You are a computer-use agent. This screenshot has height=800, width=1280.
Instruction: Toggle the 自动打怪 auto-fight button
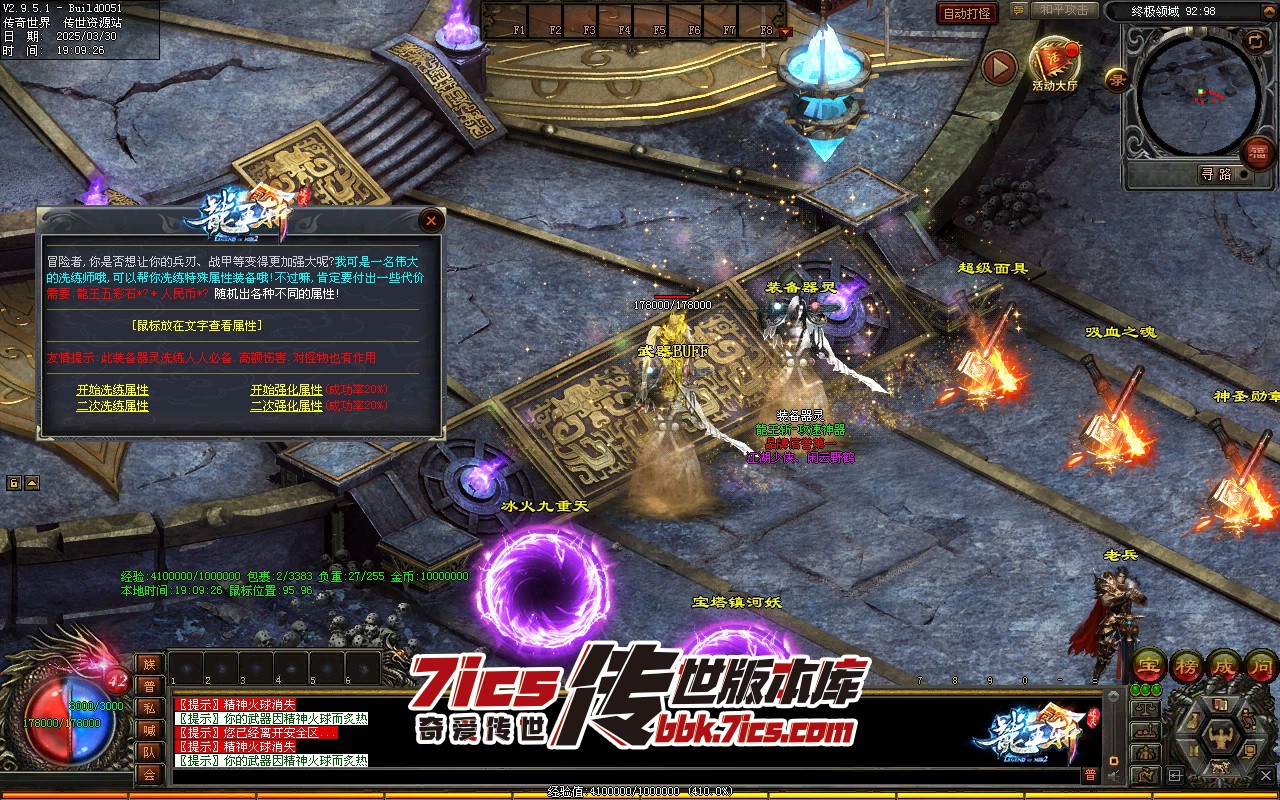[967, 14]
